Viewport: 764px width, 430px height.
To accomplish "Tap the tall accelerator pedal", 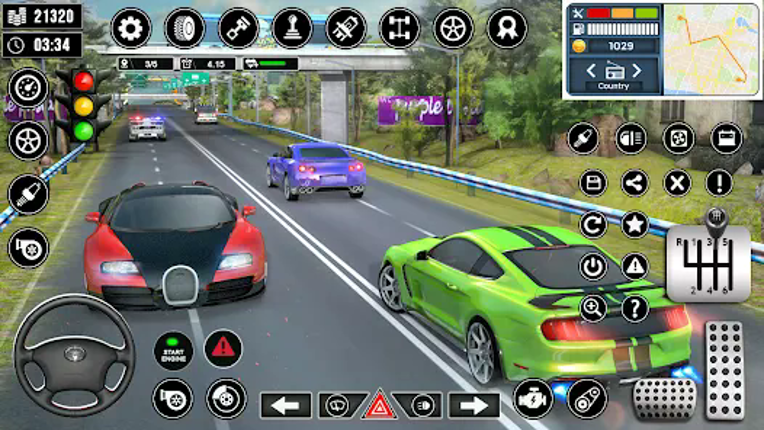I will point(724,370).
